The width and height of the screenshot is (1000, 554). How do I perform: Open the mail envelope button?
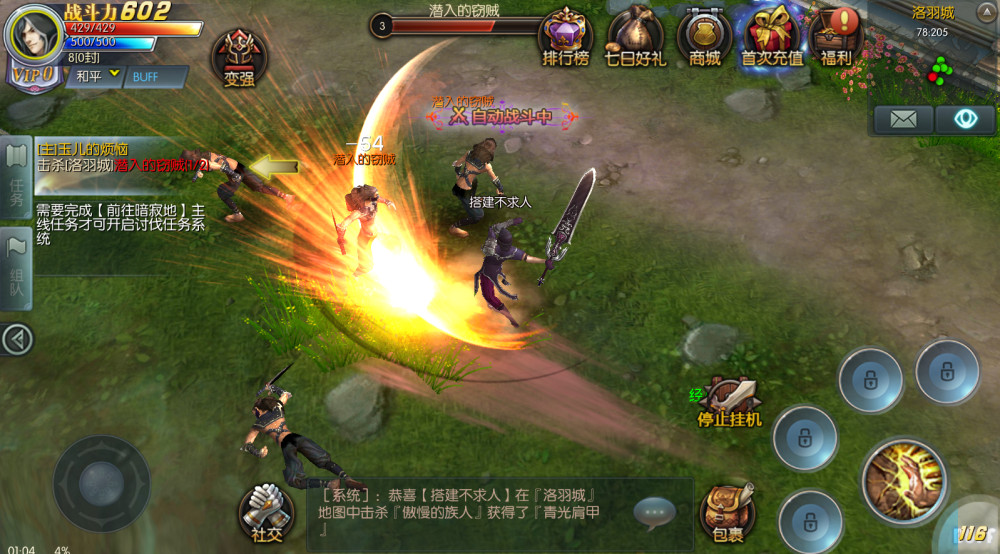(x=903, y=119)
